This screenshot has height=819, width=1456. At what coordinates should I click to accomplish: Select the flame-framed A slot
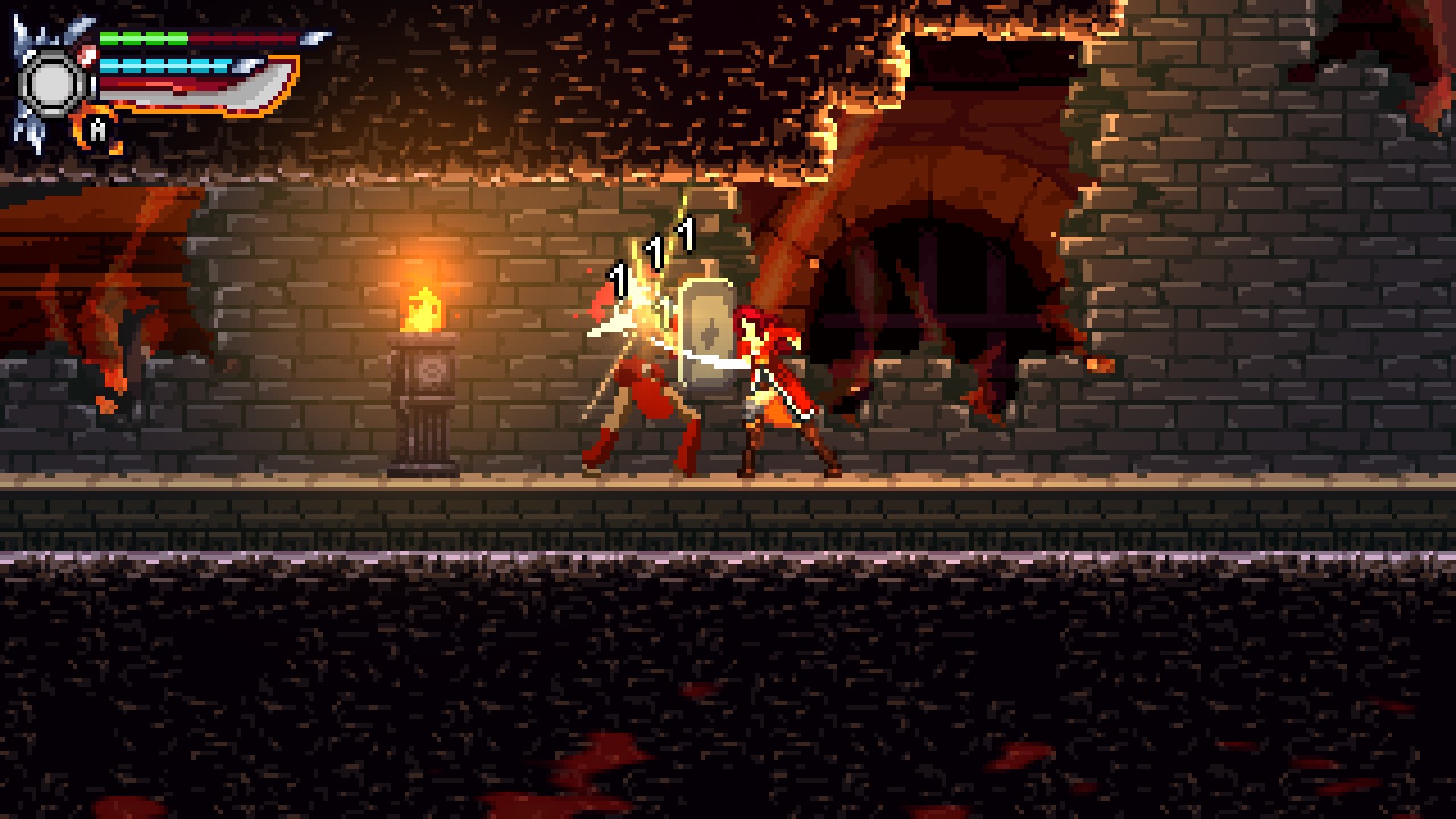tap(99, 130)
